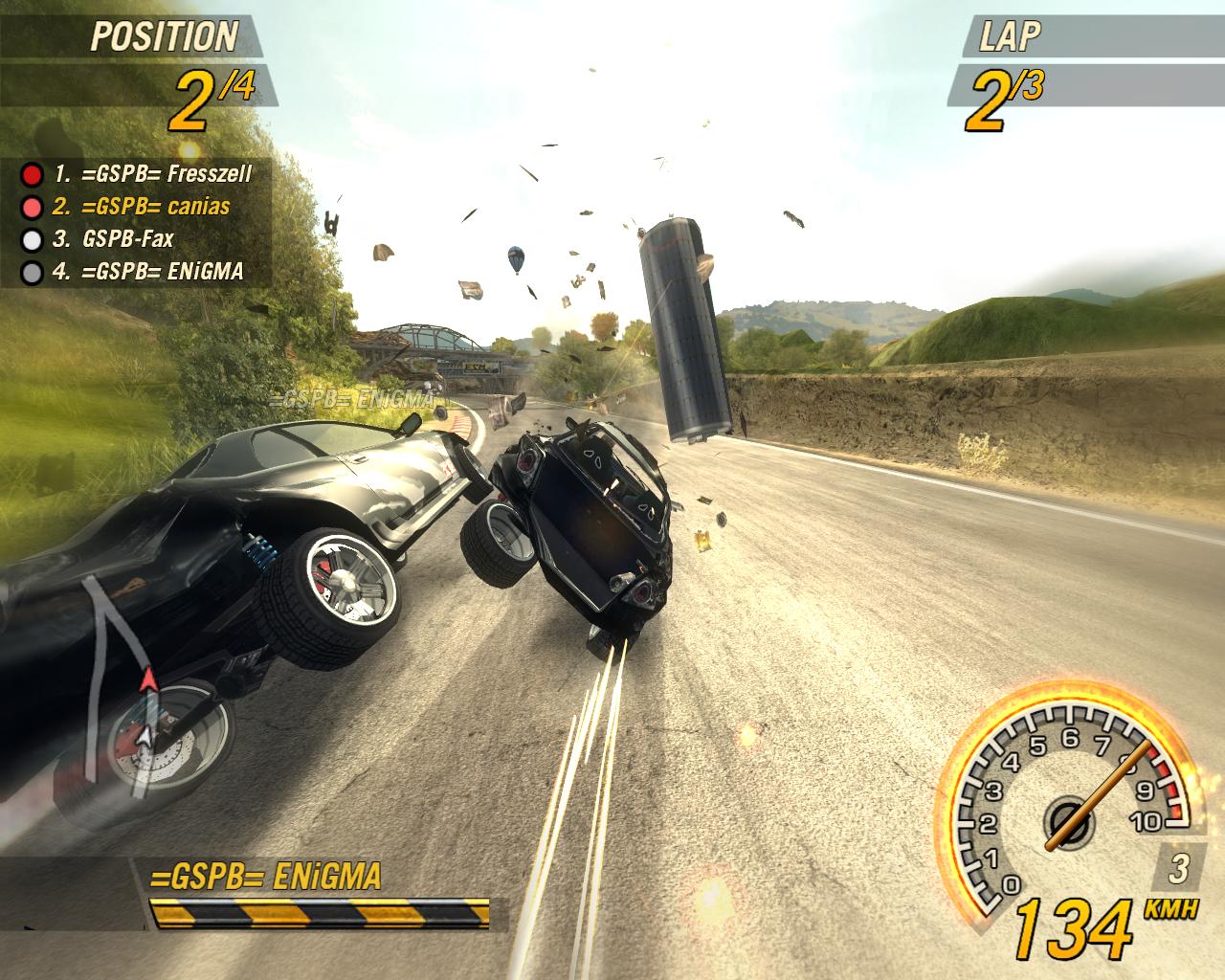Select =GSPB= canias in the standings list
Image resolution: width=1225 pixels, height=980 pixels.
click(142, 206)
